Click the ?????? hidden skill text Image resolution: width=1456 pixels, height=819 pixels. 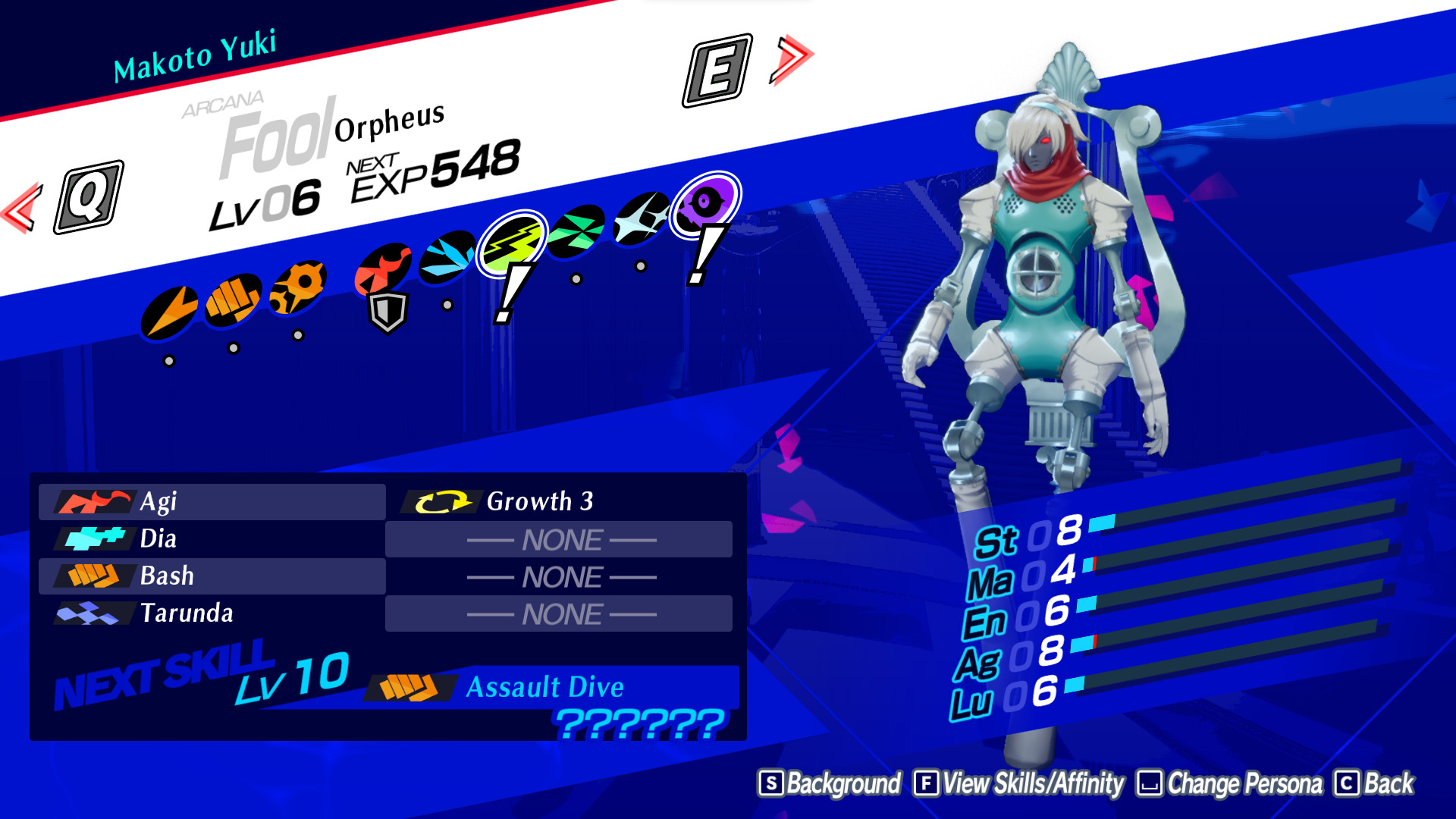pyautogui.click(x=639, y=724)
